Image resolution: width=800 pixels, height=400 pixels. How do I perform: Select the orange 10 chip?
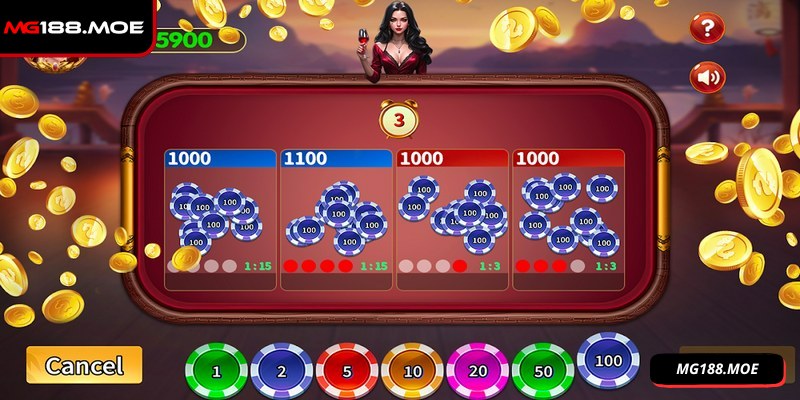point(413,370)
